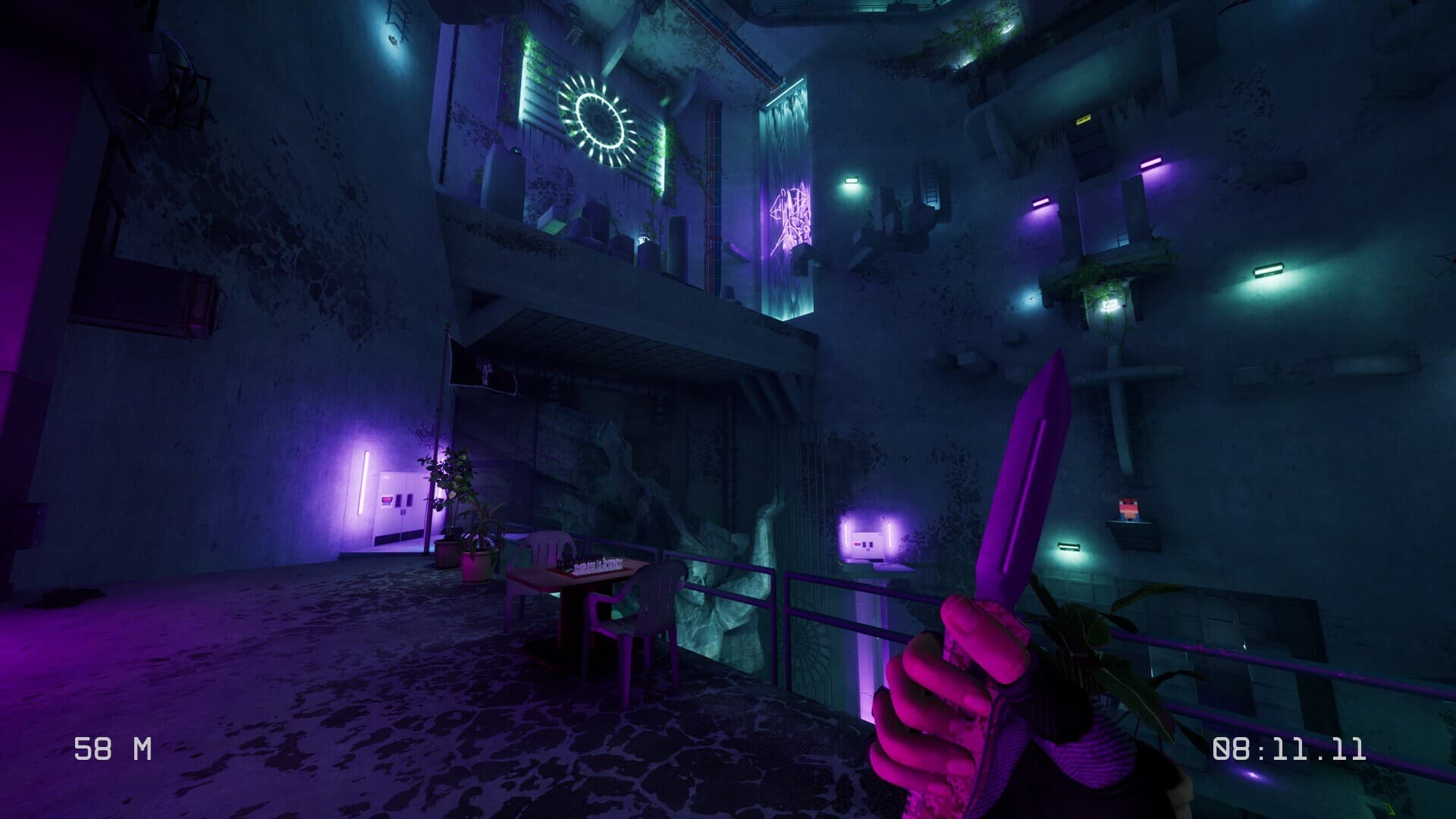The image size is (1456, 819).
Task: Select the teal wall lamp below the gift ledge
Action: (1068, 548)
